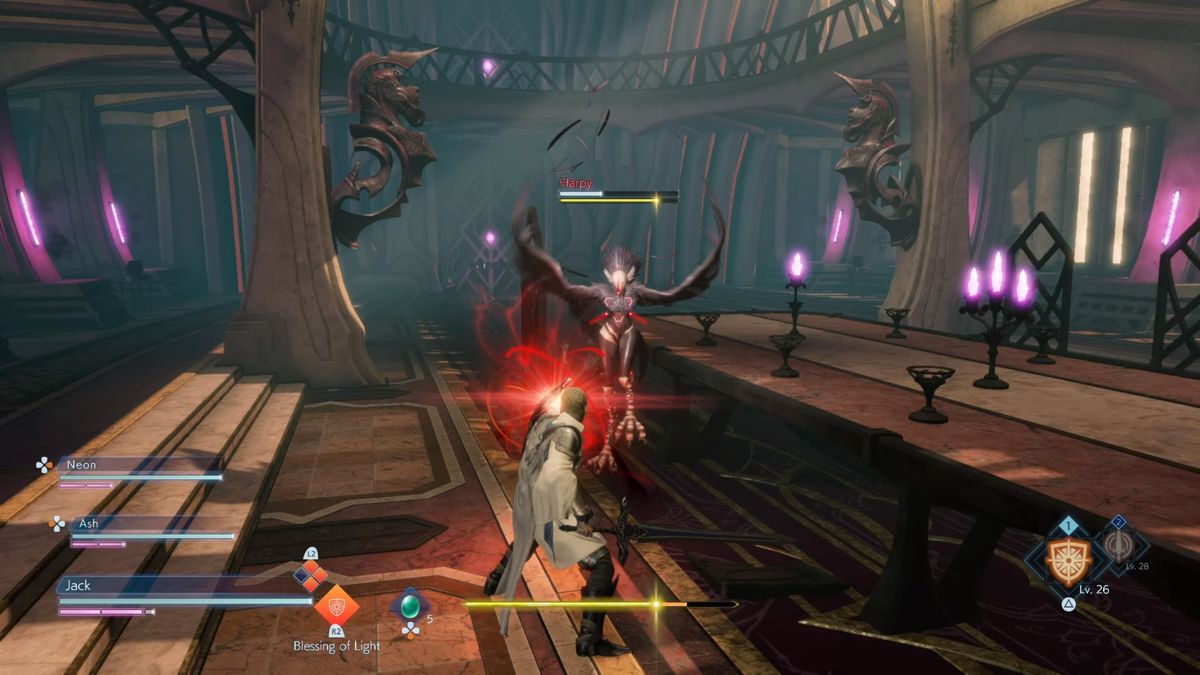1200x675 pixels.
Task: Switch to the grey sword job icon
Action: click(x=1120, y=546)
